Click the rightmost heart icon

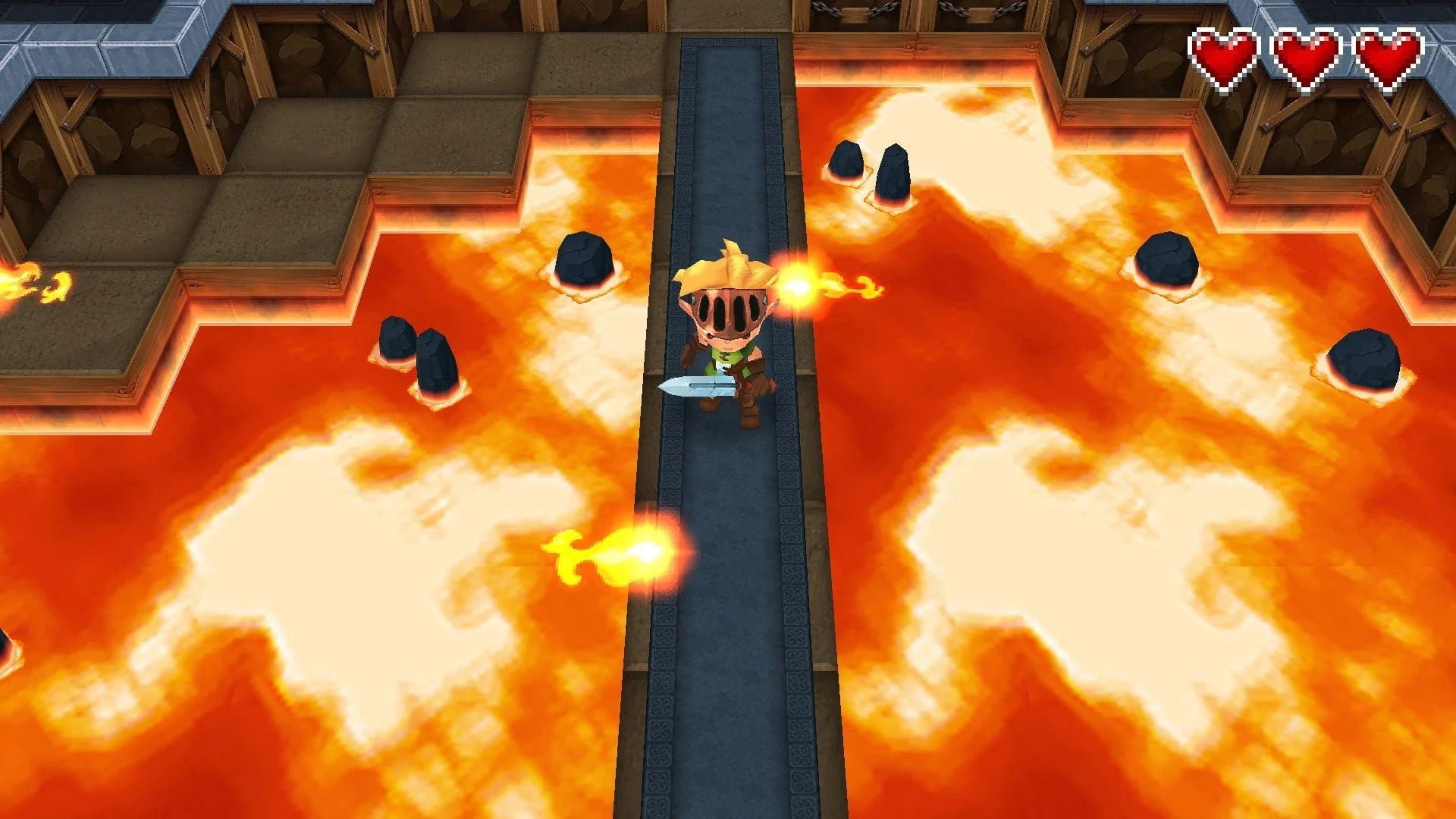(1390, 53)
